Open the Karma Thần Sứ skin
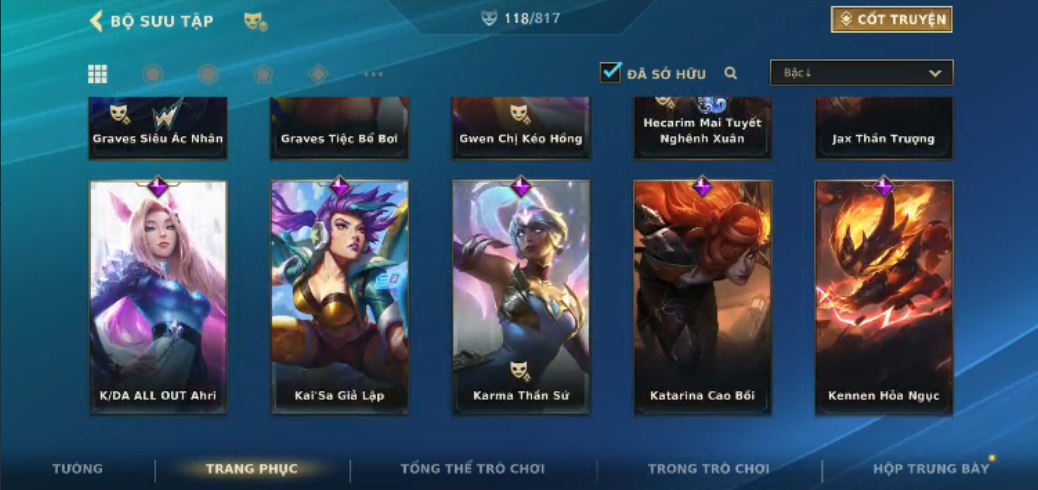The width and height of the screenshot is (1038, 490). click(x=521, y=297)
